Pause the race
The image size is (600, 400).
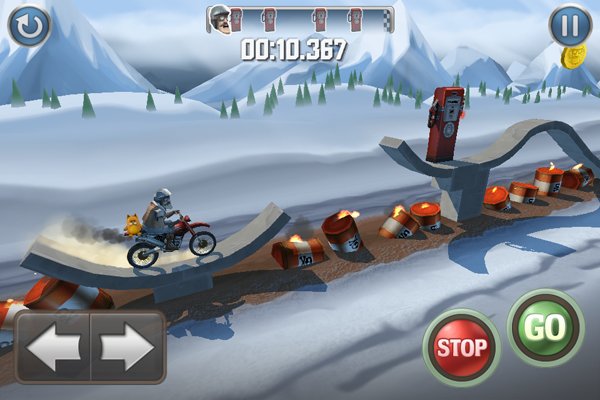click(570, 25)
